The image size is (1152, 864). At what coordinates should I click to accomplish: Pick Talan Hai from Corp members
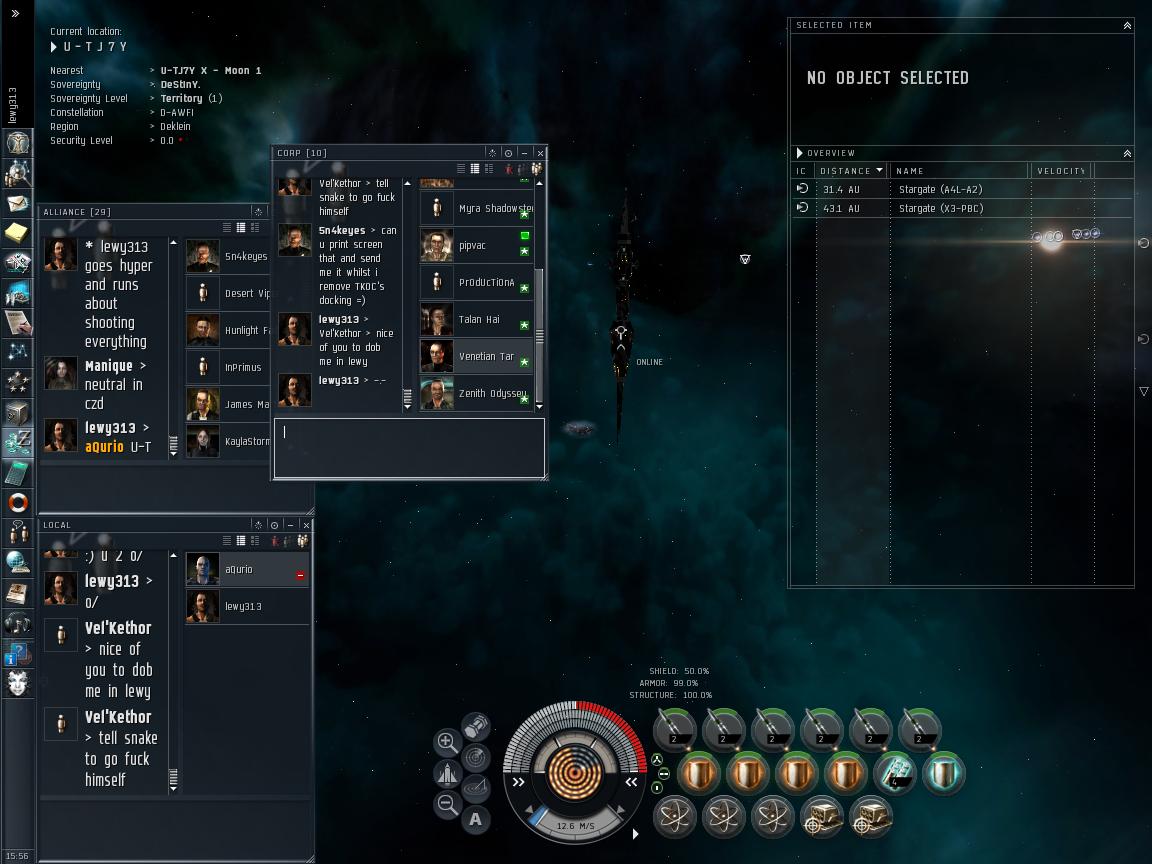[478, 320]
